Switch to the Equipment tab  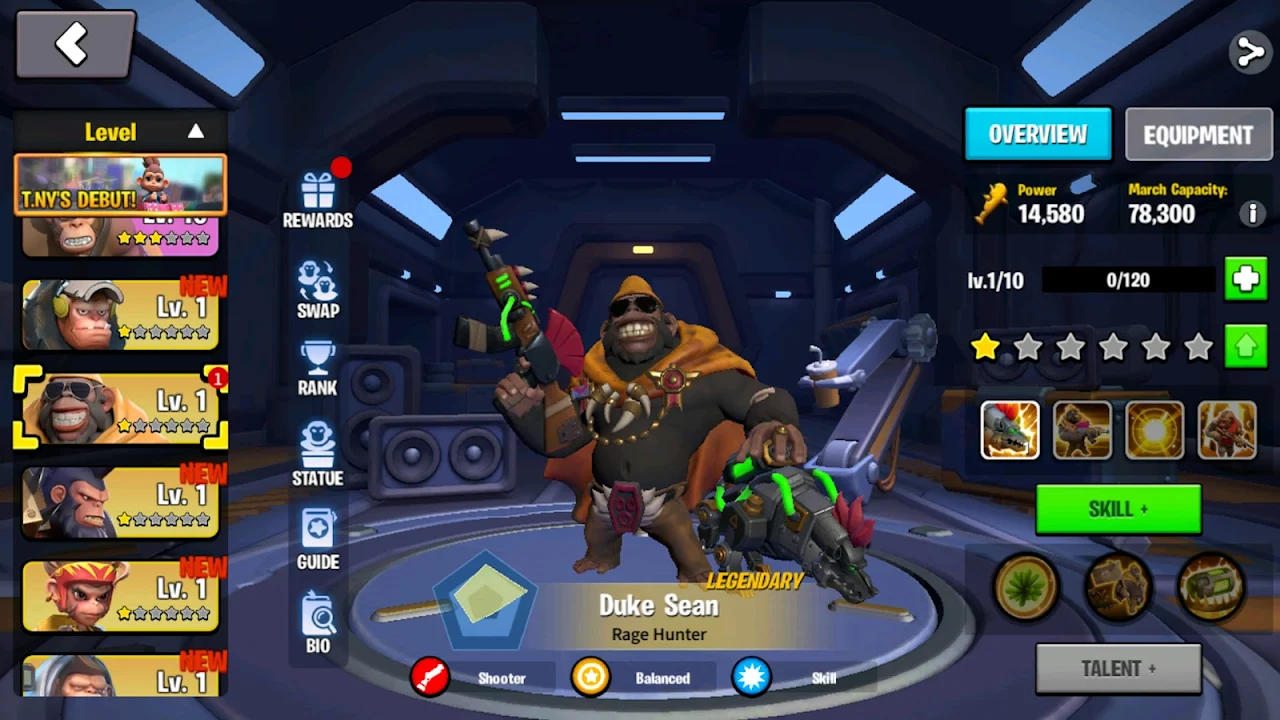point(1198,135)
